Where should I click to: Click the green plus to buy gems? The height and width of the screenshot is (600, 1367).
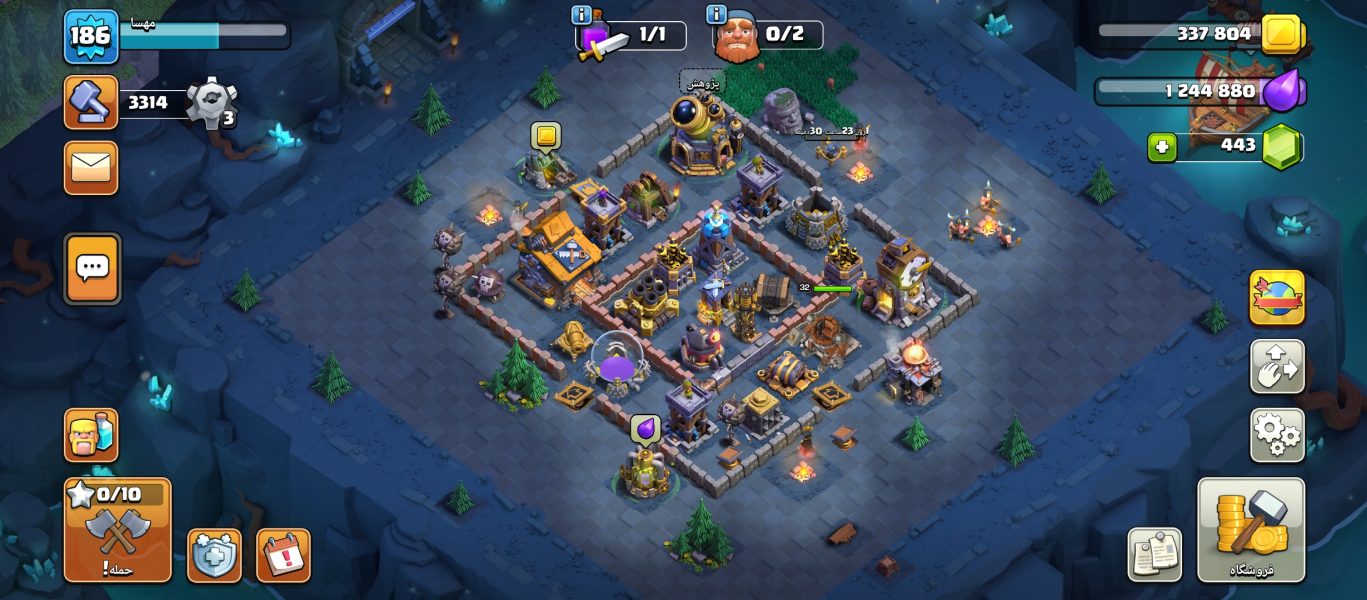[x=1161, y=147]
